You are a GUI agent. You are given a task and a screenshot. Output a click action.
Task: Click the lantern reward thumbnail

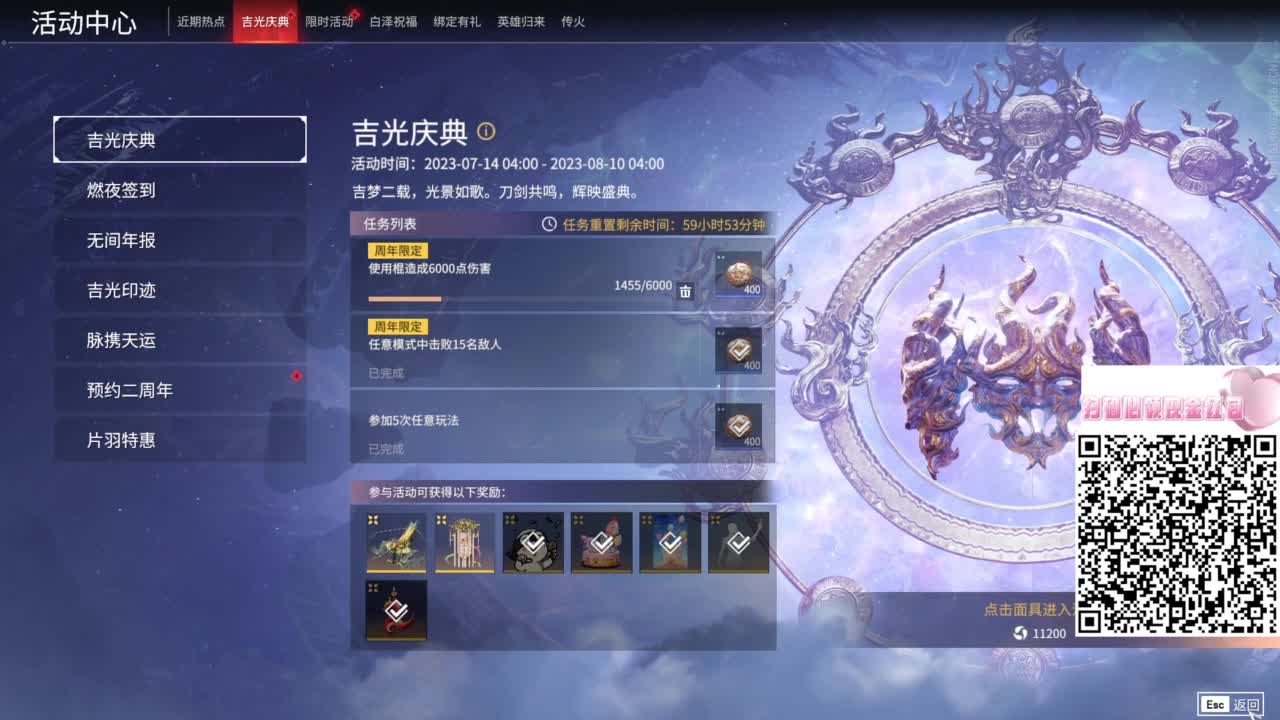pos(464,543)
